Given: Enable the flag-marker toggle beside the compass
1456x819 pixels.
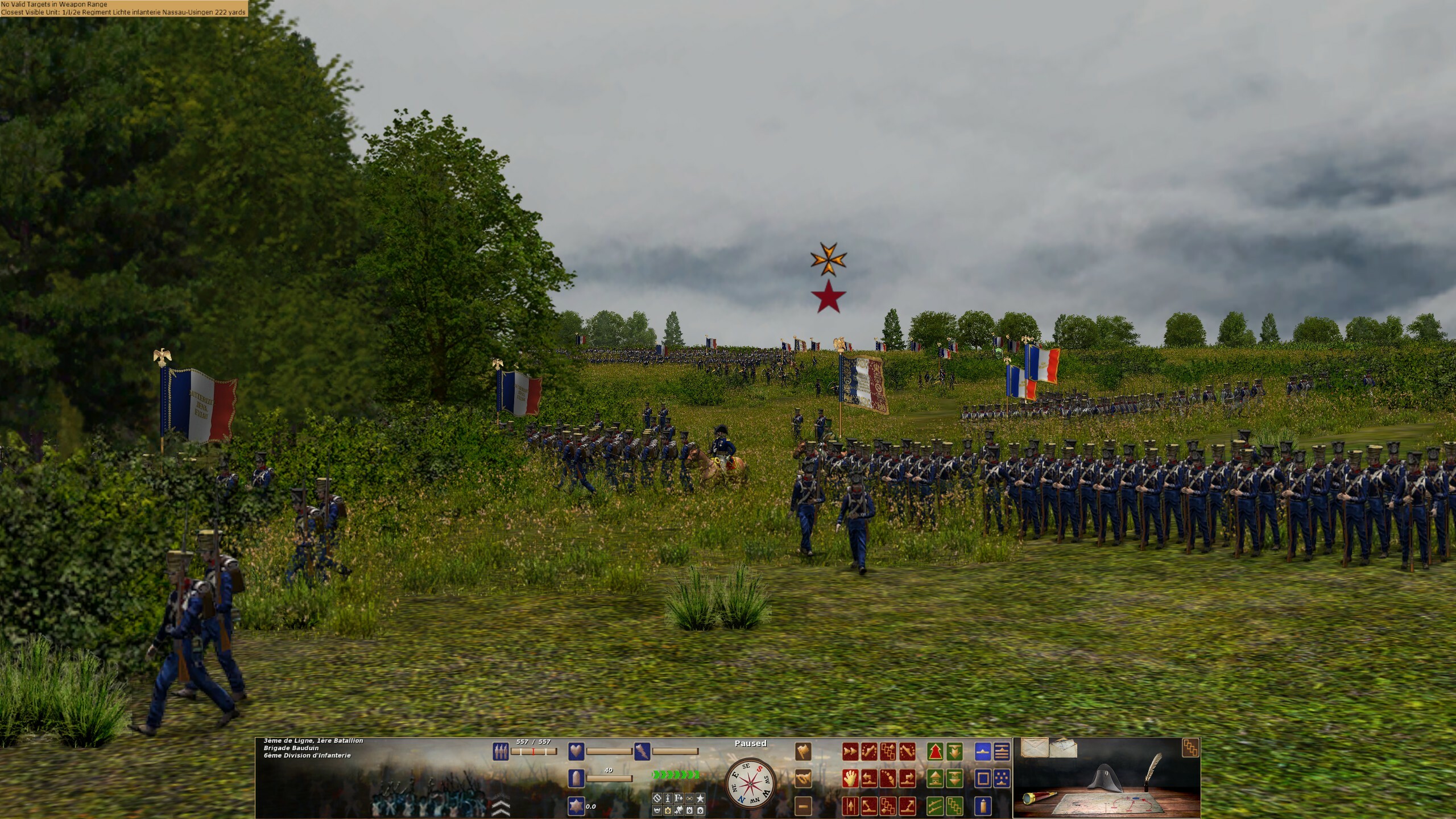Looking at the screenshot, I should pyautogui.click(x=678, y=810).
